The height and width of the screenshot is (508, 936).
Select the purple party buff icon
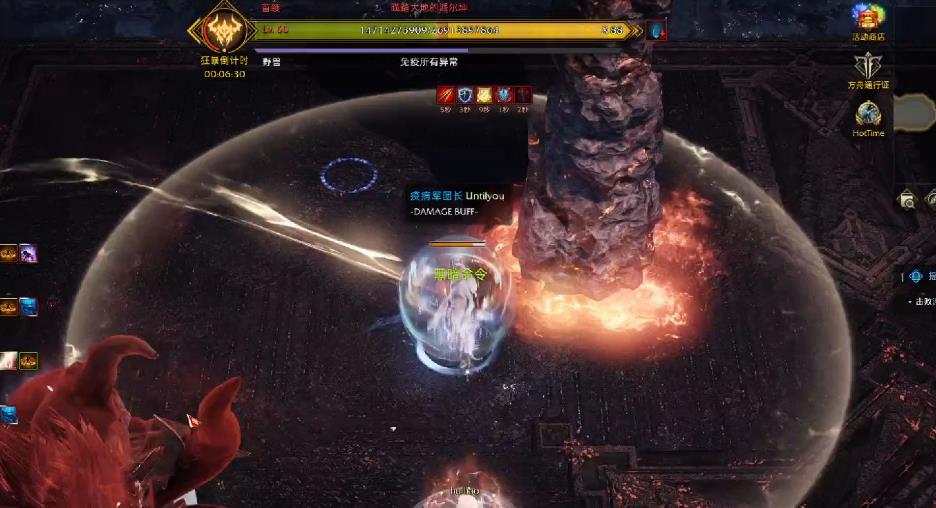(27, 254)
